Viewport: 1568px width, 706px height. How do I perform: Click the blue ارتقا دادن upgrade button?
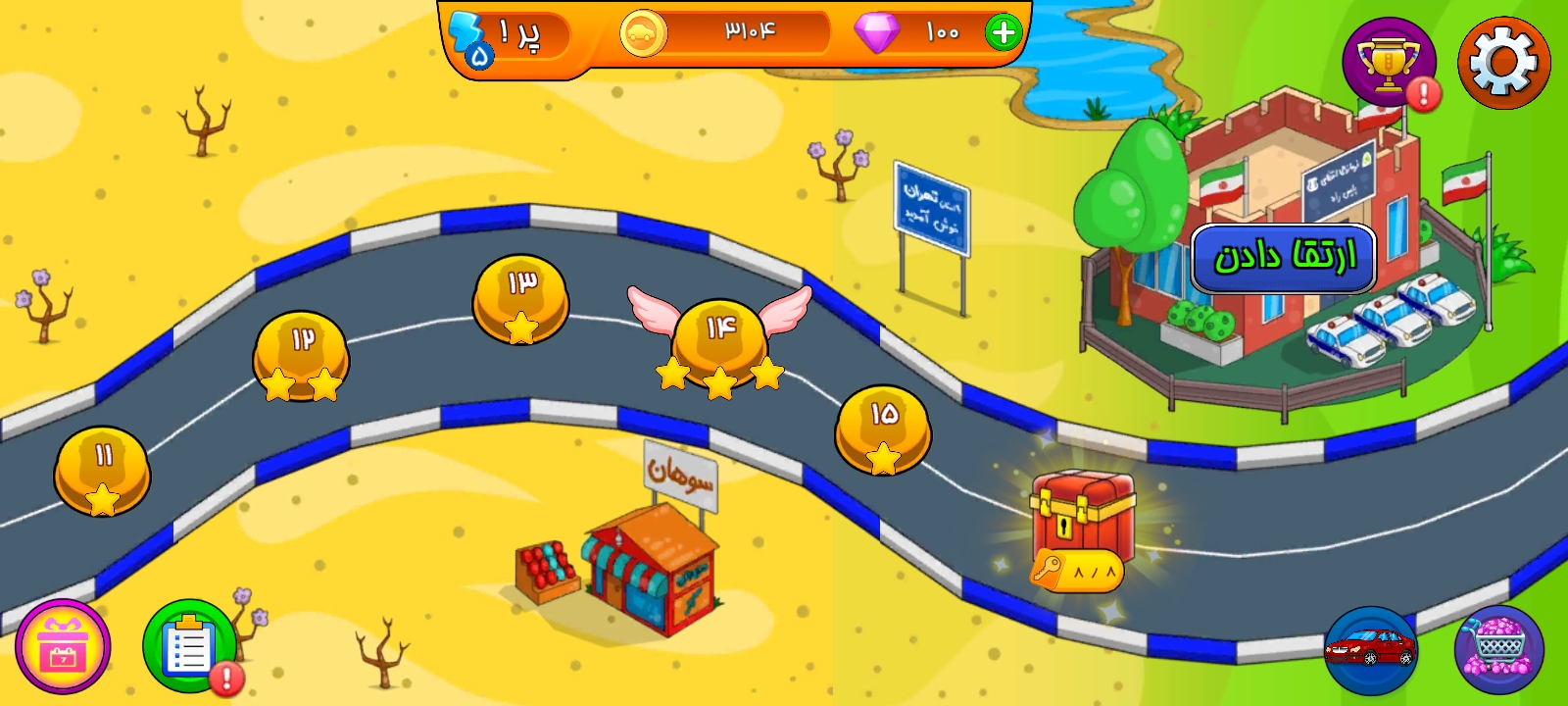coord(1283,258)
